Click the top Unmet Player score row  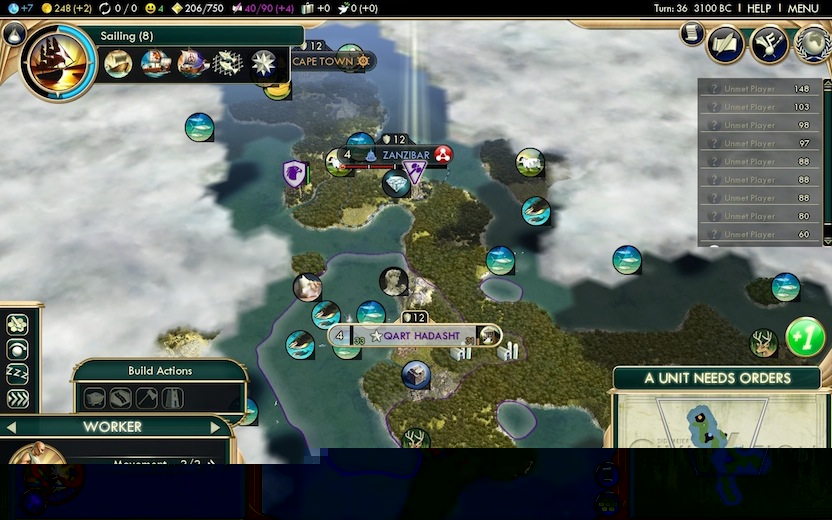point(760,88)
